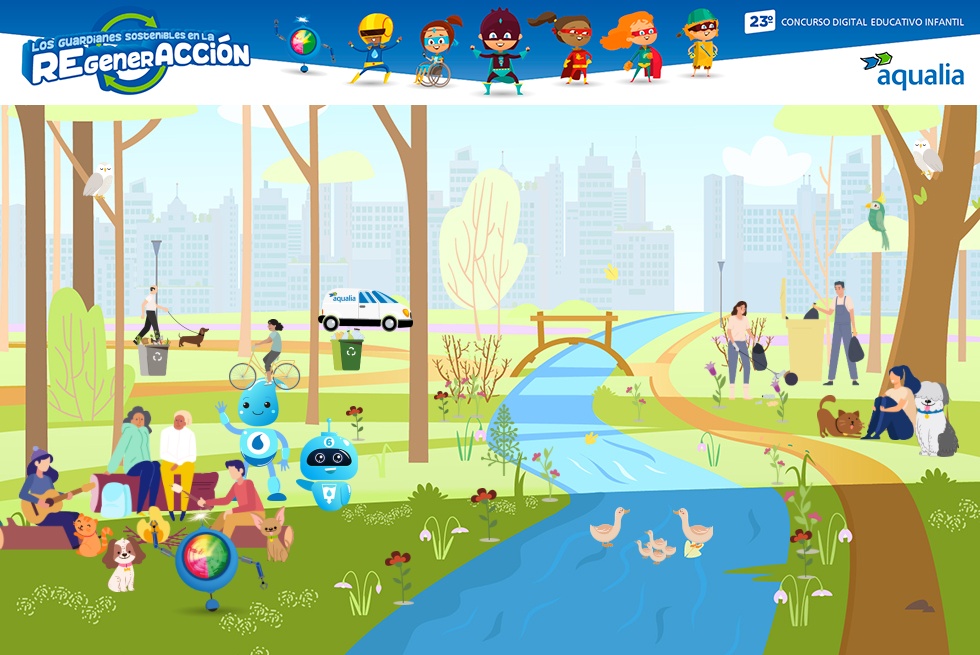
Task: Open the aqualia logo link
Action: pyautogui.click(x=911, y=70)
